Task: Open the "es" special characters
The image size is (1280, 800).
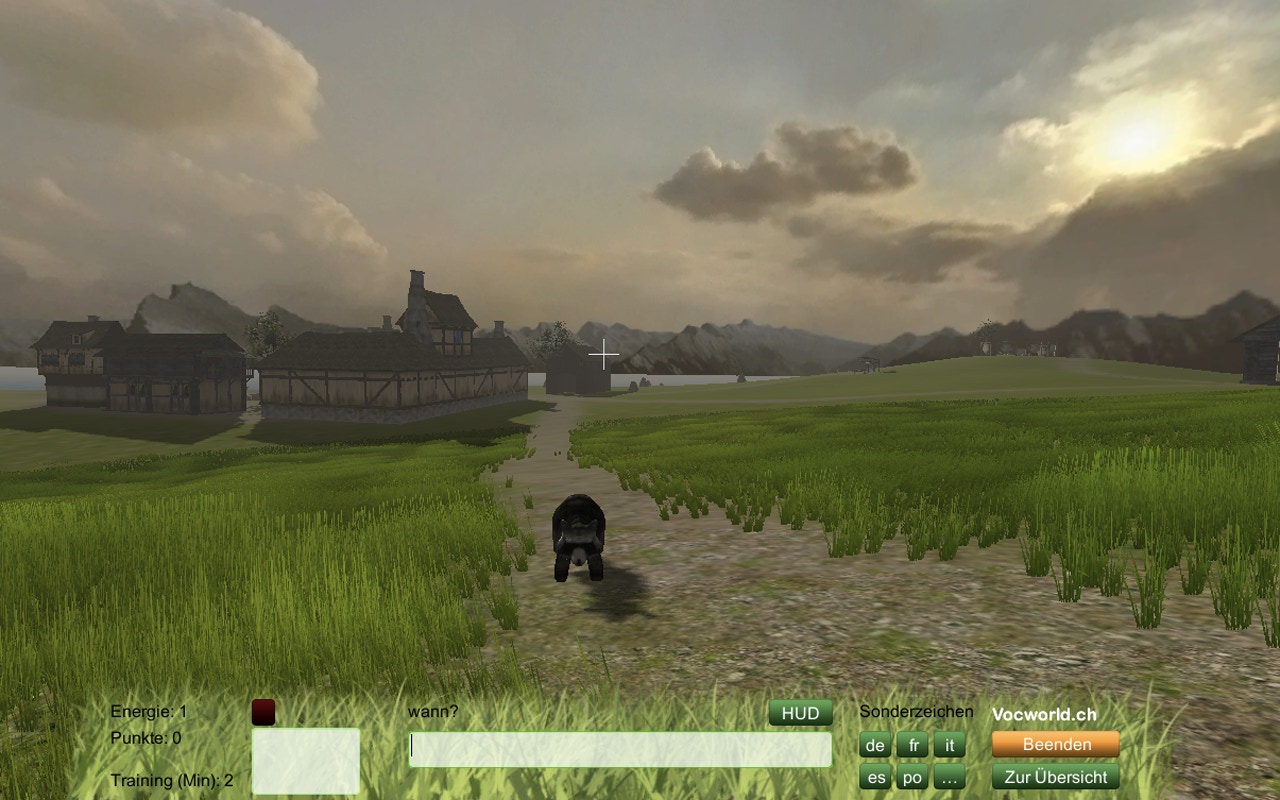Action: 875,777
